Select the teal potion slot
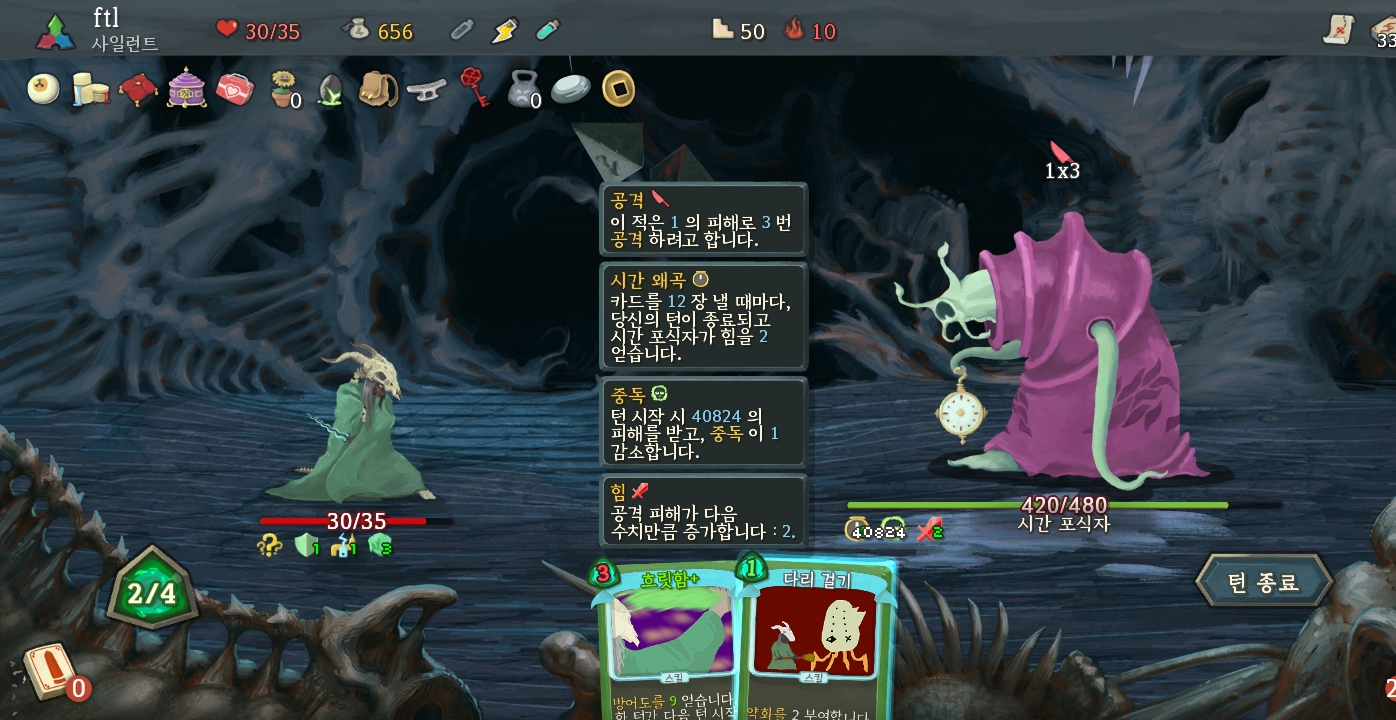Screen dimensions: 1396x720 [x=546, y=31]
